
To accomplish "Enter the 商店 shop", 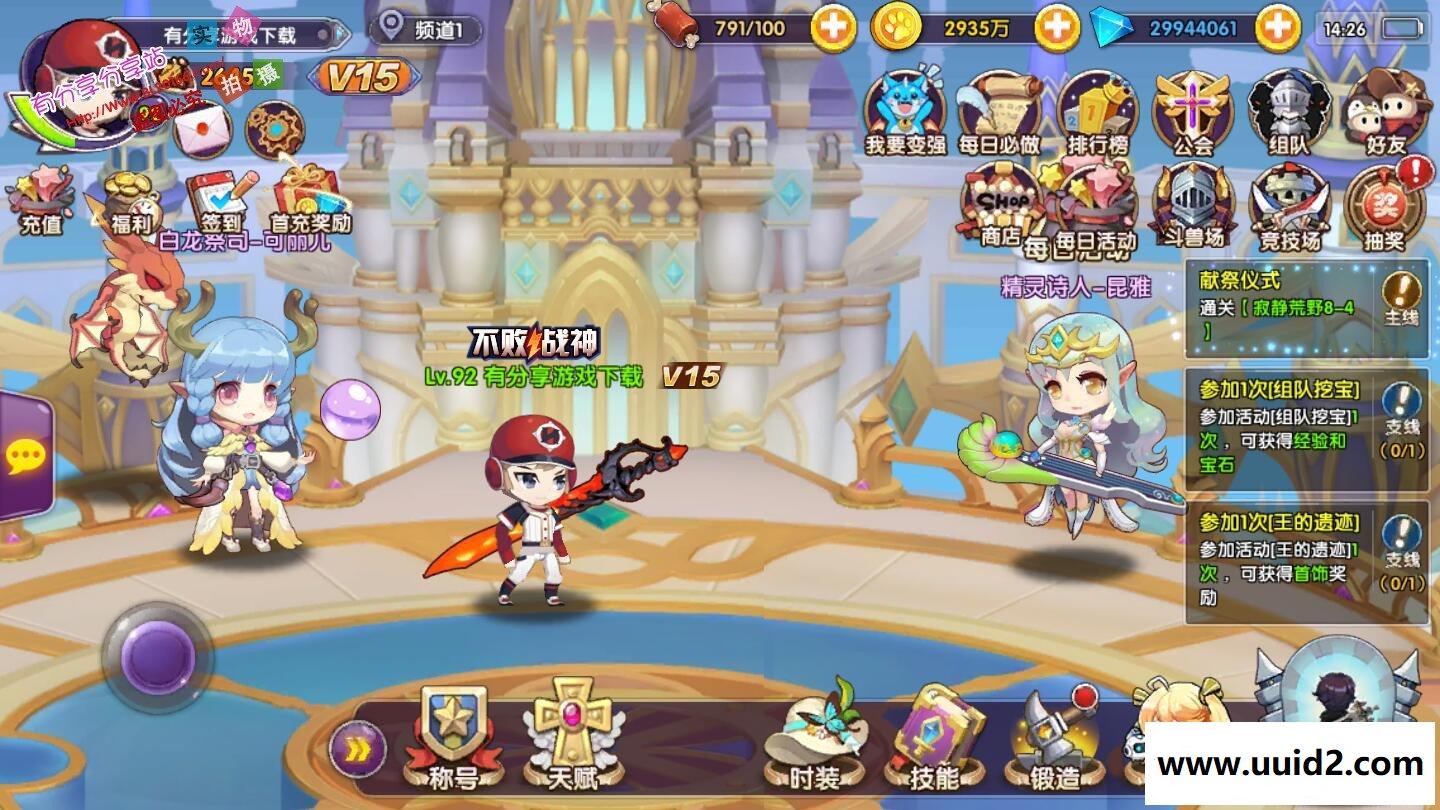I will 1001,206.
